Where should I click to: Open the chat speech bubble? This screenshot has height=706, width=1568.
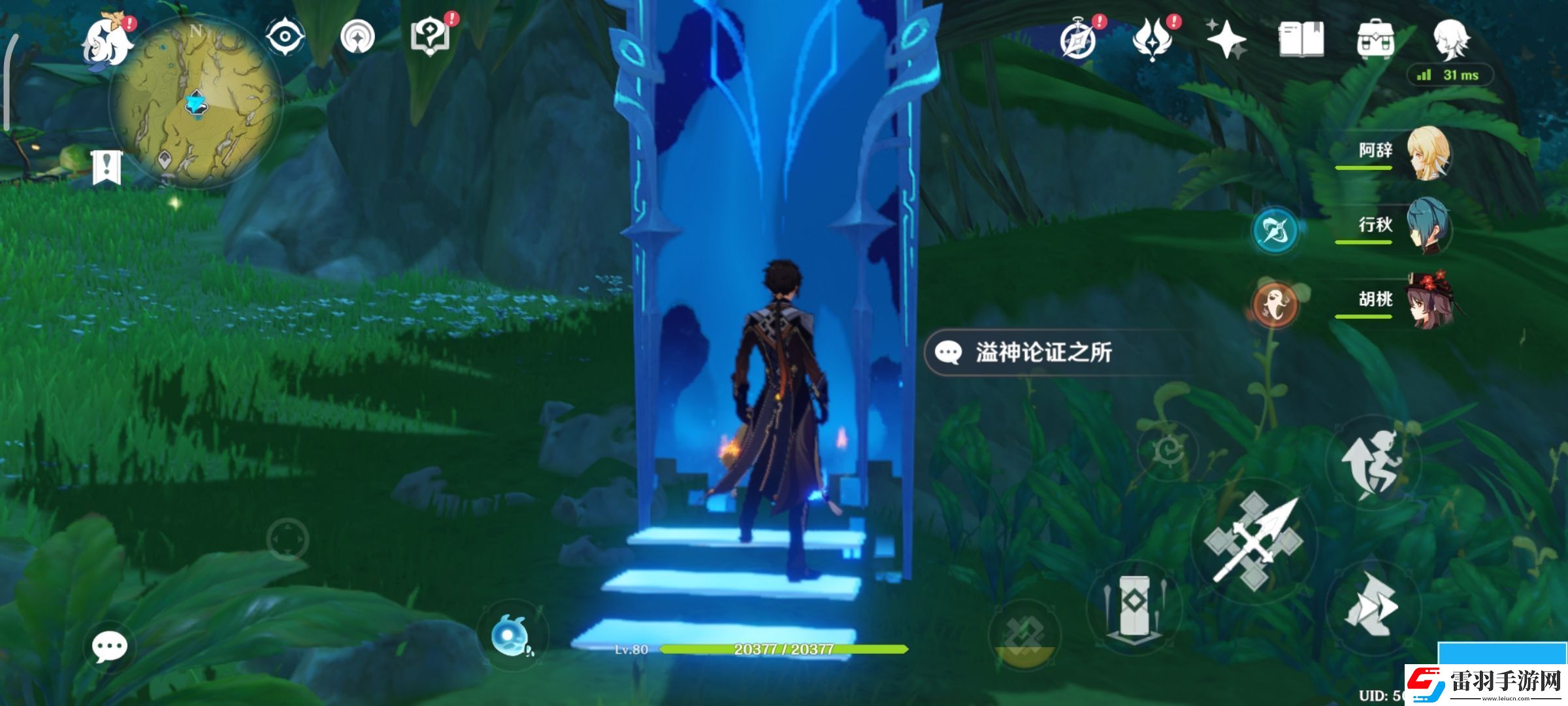(109, 647)
